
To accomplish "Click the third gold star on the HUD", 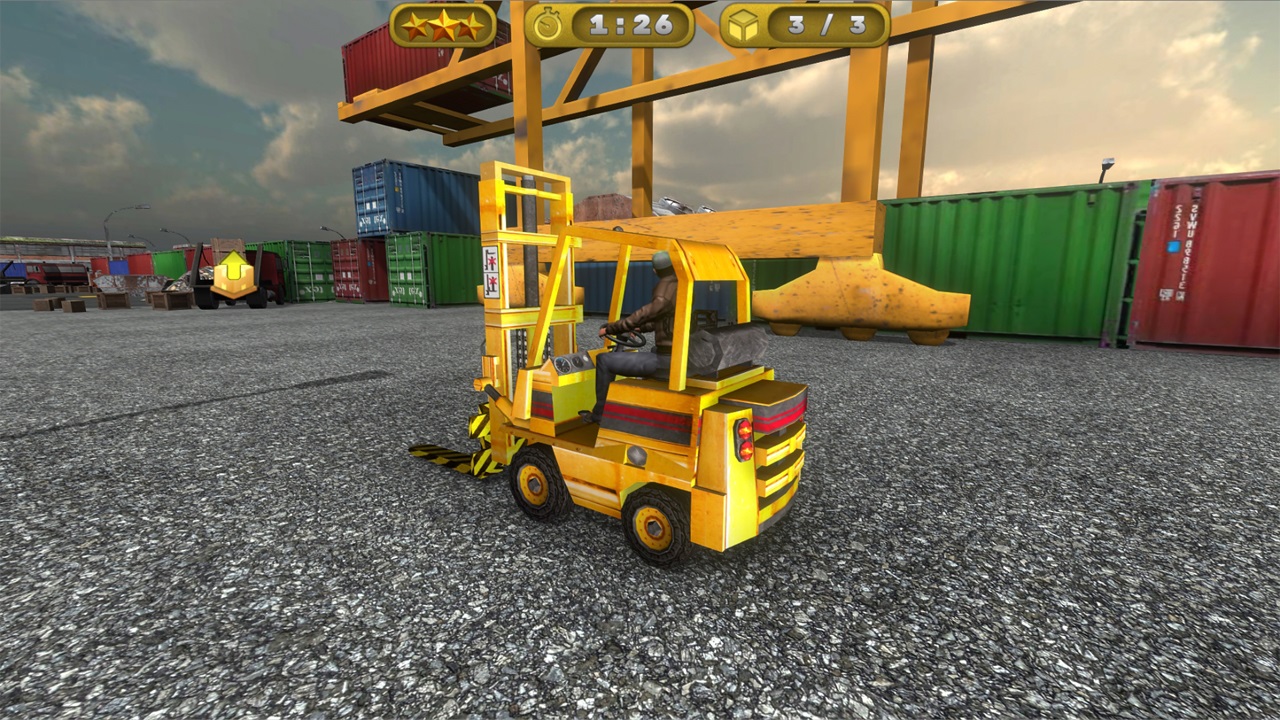I will coord(469,28).
